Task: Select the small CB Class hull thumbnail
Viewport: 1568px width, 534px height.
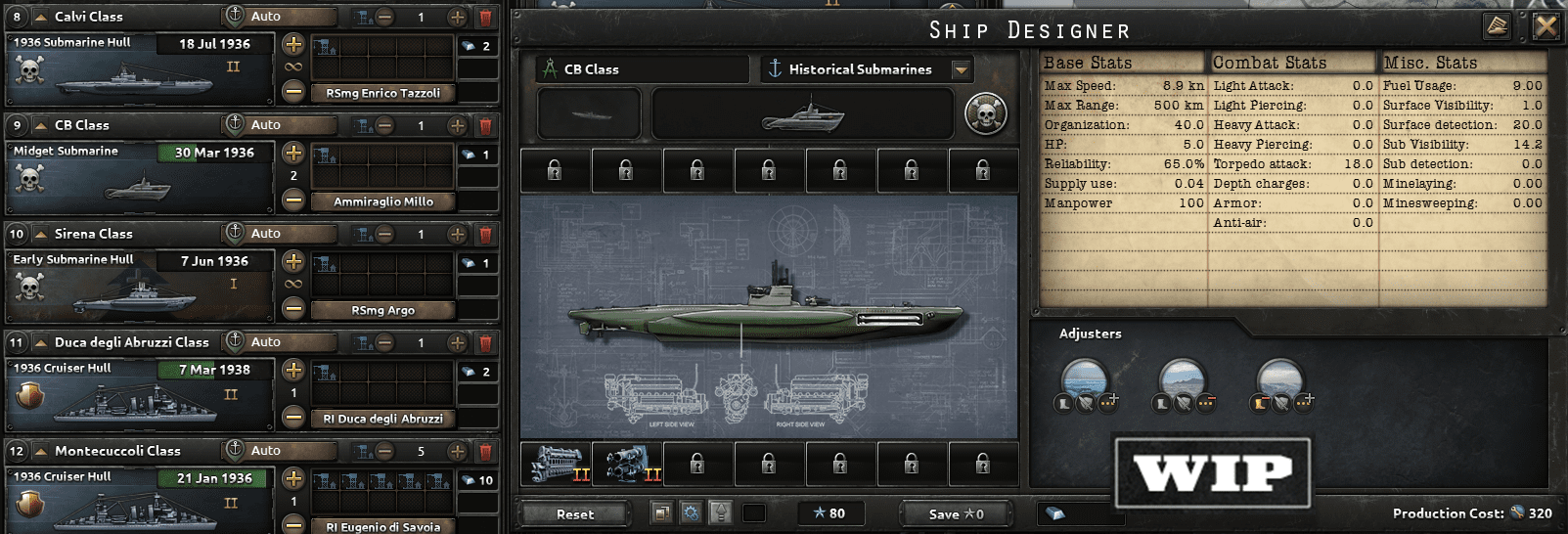Action: [589, 114]
